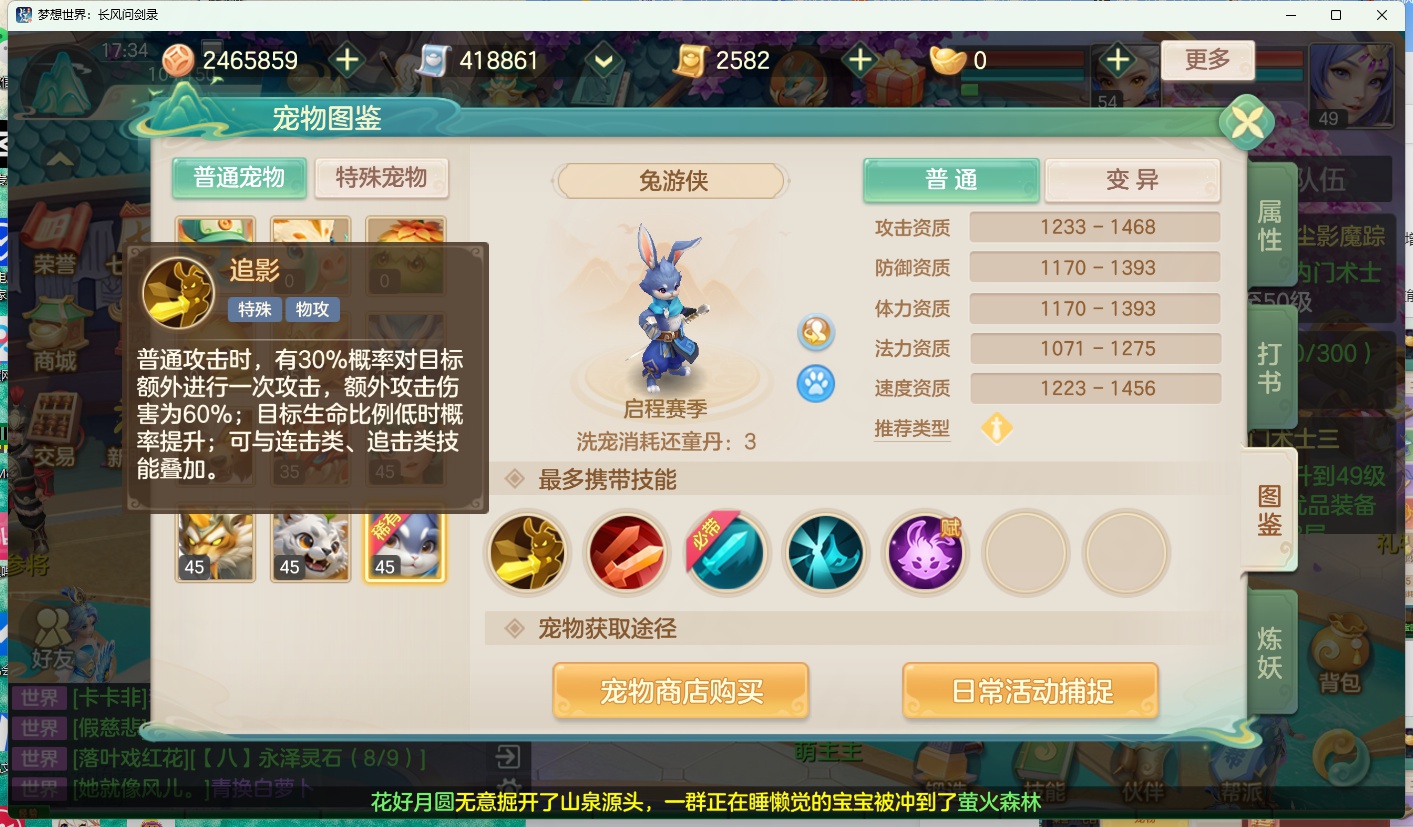Open the 必带 blue sword skill icon
The image size is (1413, 827).
(x=726, y=552)
